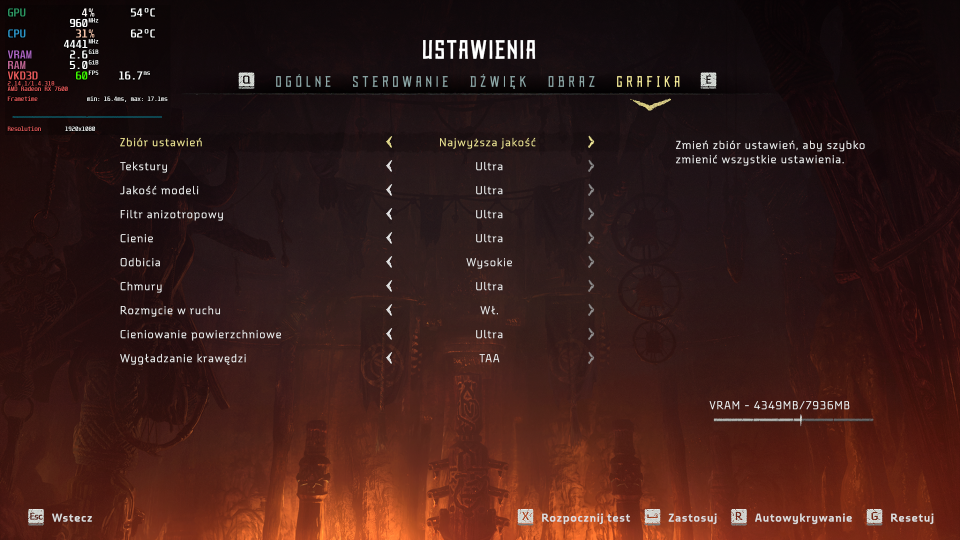Open the Sterowanie tab
The image size is (960, 540).
[x=400, y=82]
